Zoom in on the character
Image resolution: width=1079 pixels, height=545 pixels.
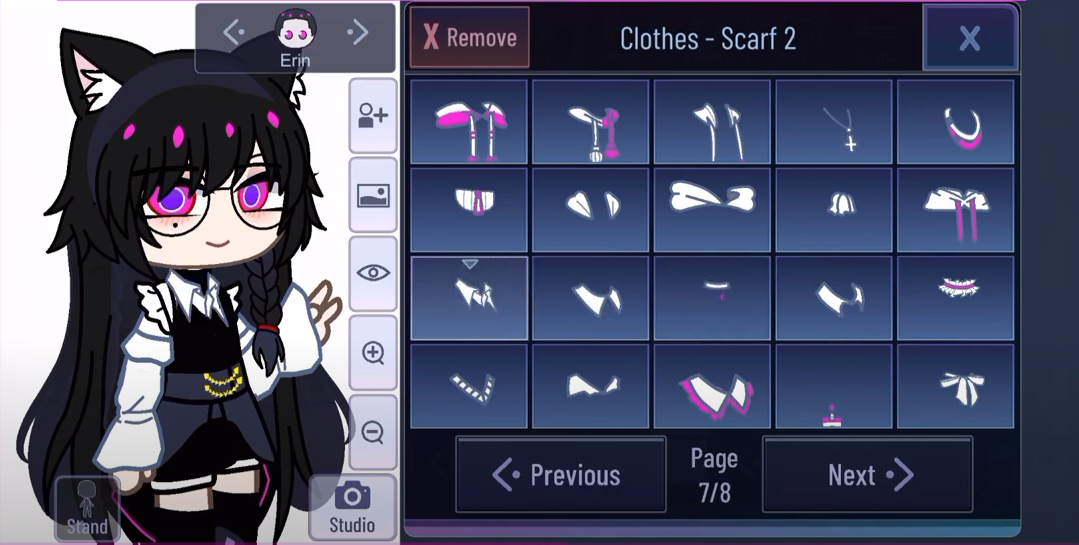pos(373,353)
